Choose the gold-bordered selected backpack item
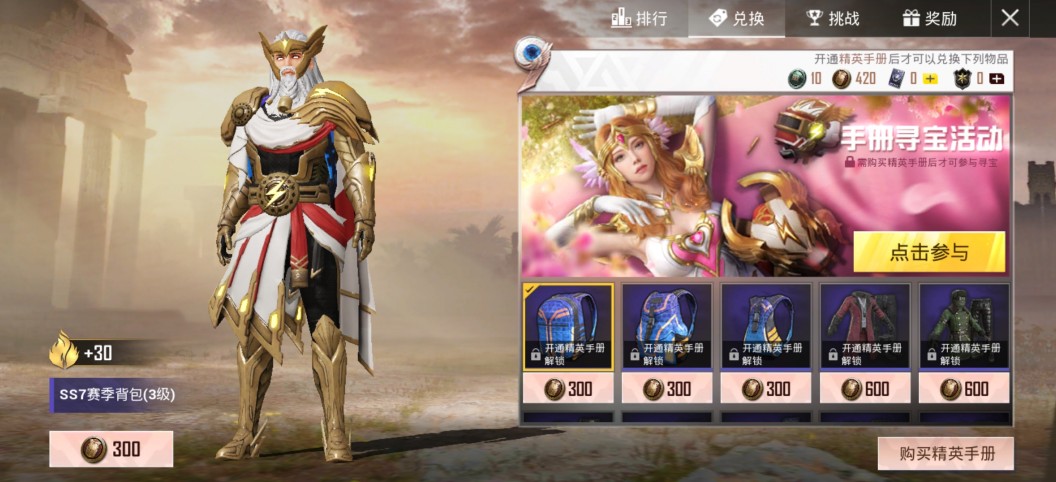Screen dimensions: 1056x482 (568, 327)
